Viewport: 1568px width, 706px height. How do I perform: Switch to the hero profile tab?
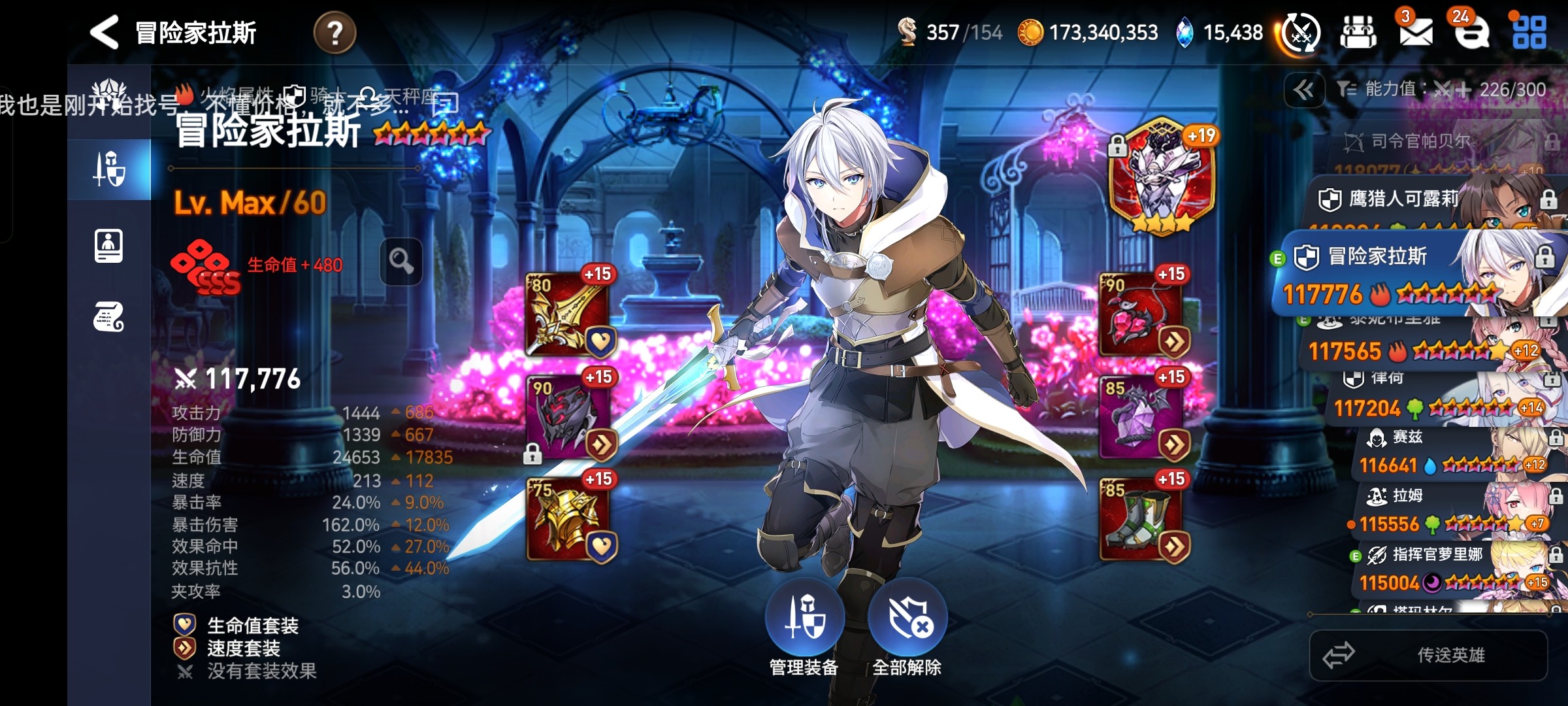coord(109,246)
